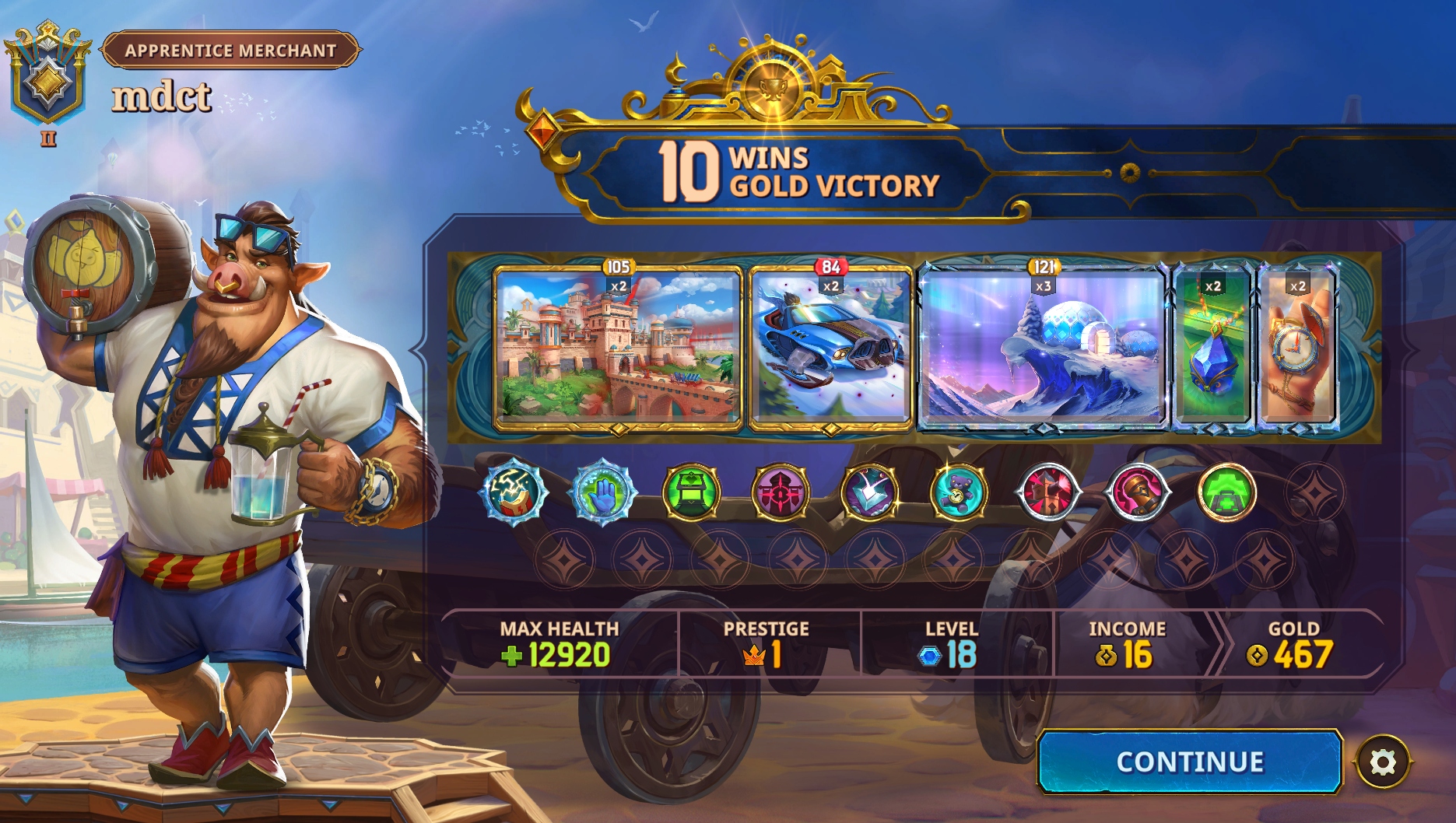Click the green glowing pyramid skill

click(1226, 492)
